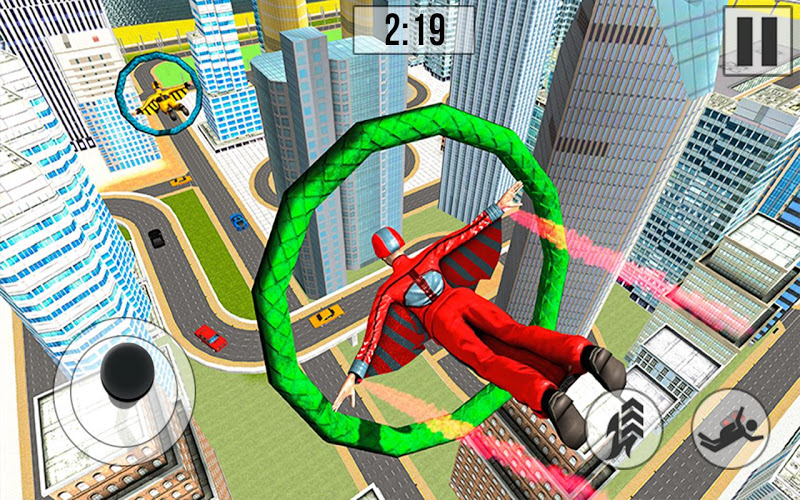Pause the game with the pause button
800x500 pixels.
click(x=756, y=37)
